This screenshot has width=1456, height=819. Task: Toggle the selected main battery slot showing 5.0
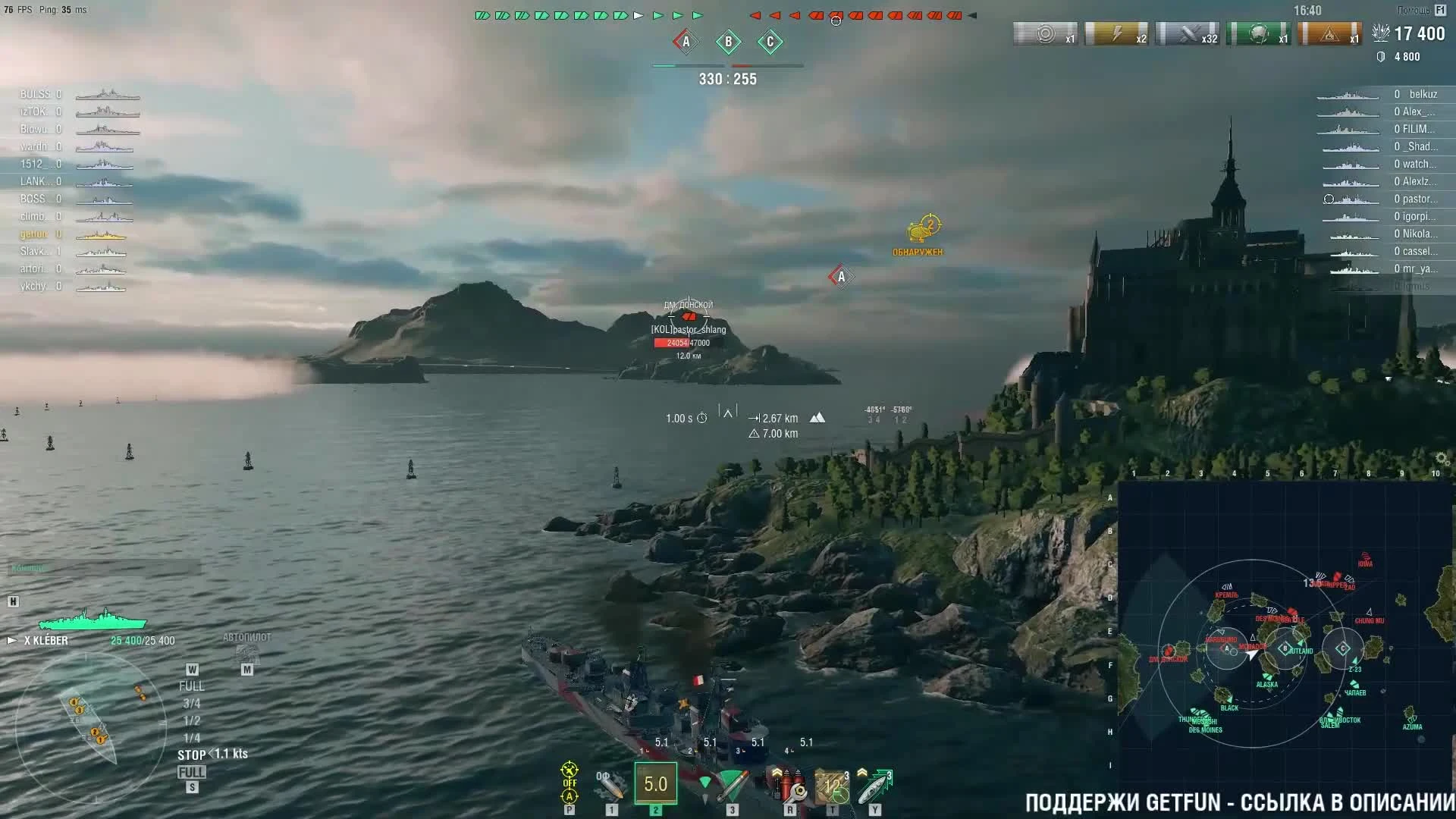click(x=655, y=785)
